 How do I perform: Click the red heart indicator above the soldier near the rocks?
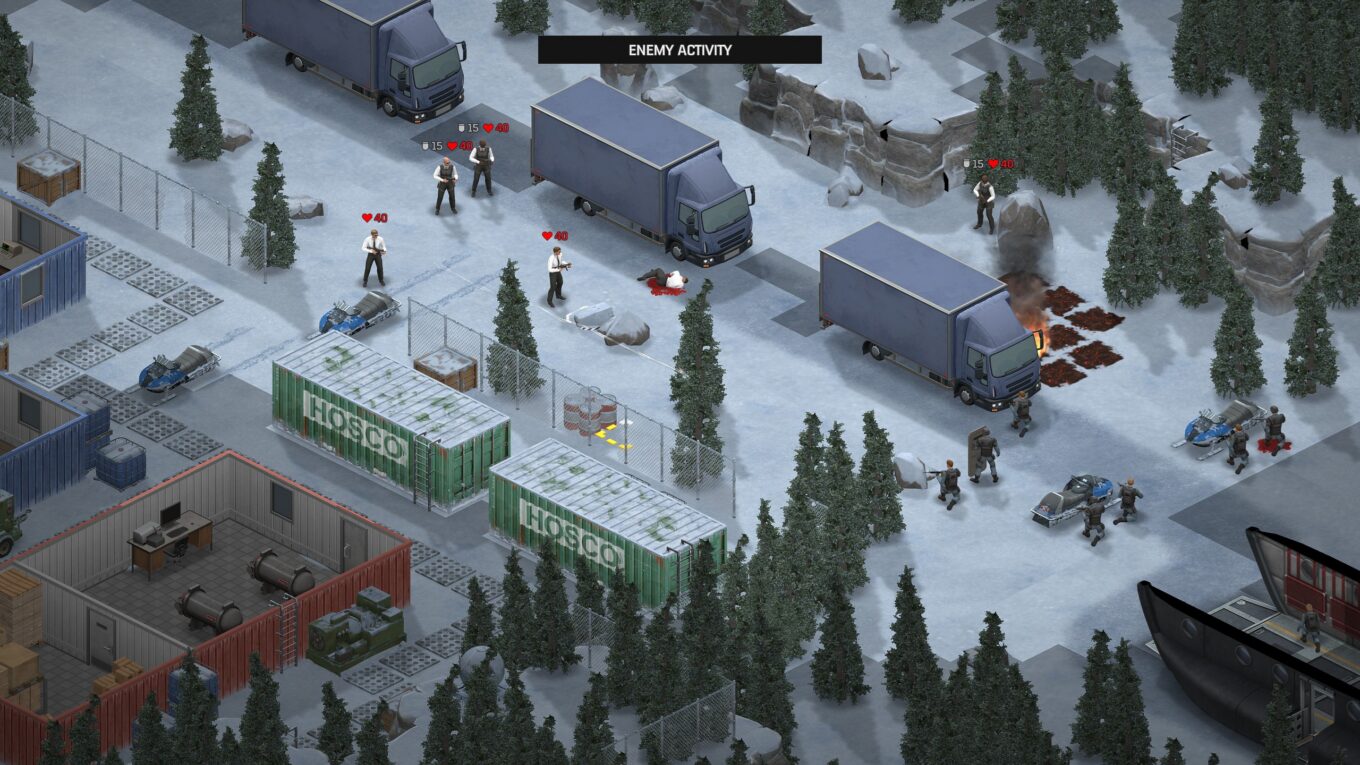993,164
